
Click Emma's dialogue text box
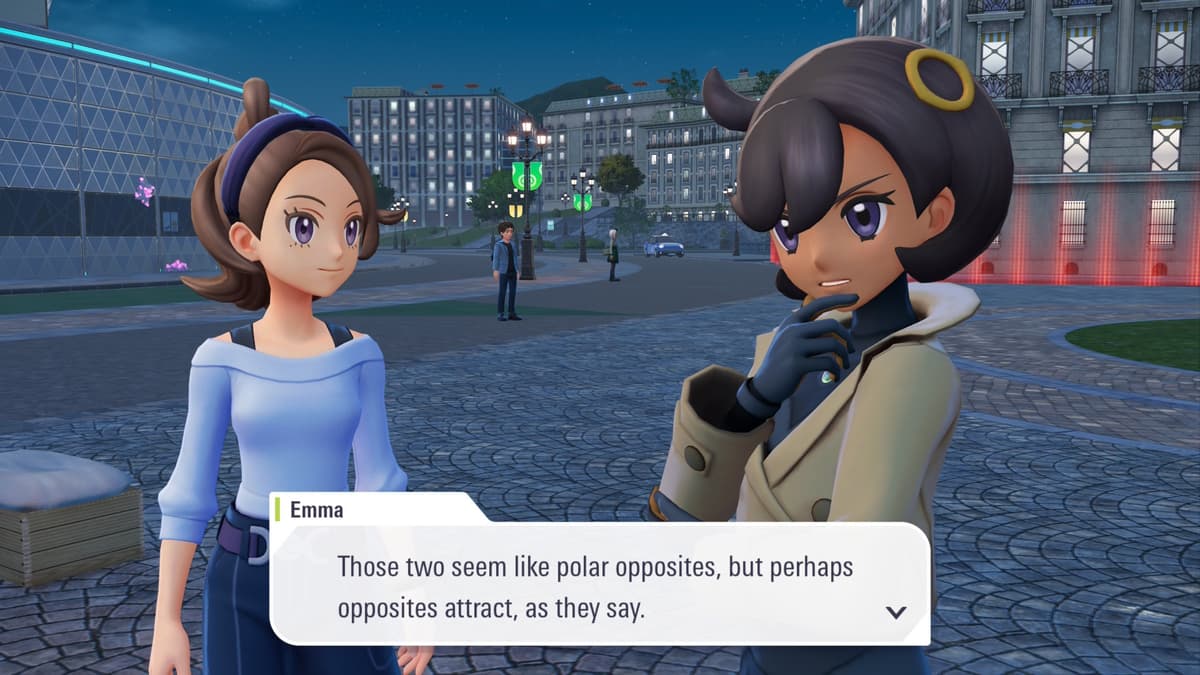[598, 585]
